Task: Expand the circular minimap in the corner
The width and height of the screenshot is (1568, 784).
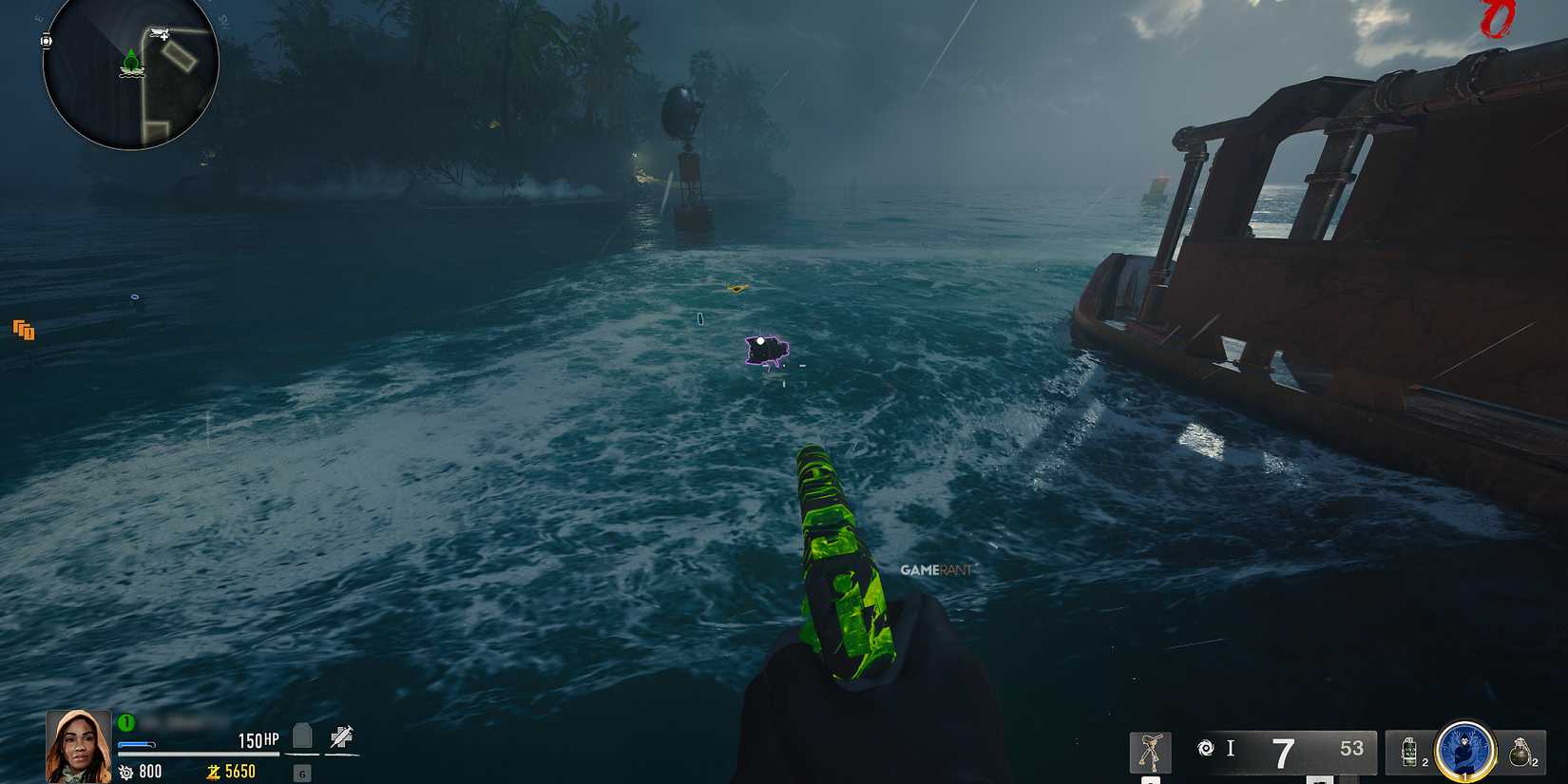Action: (x=133, y=76)
